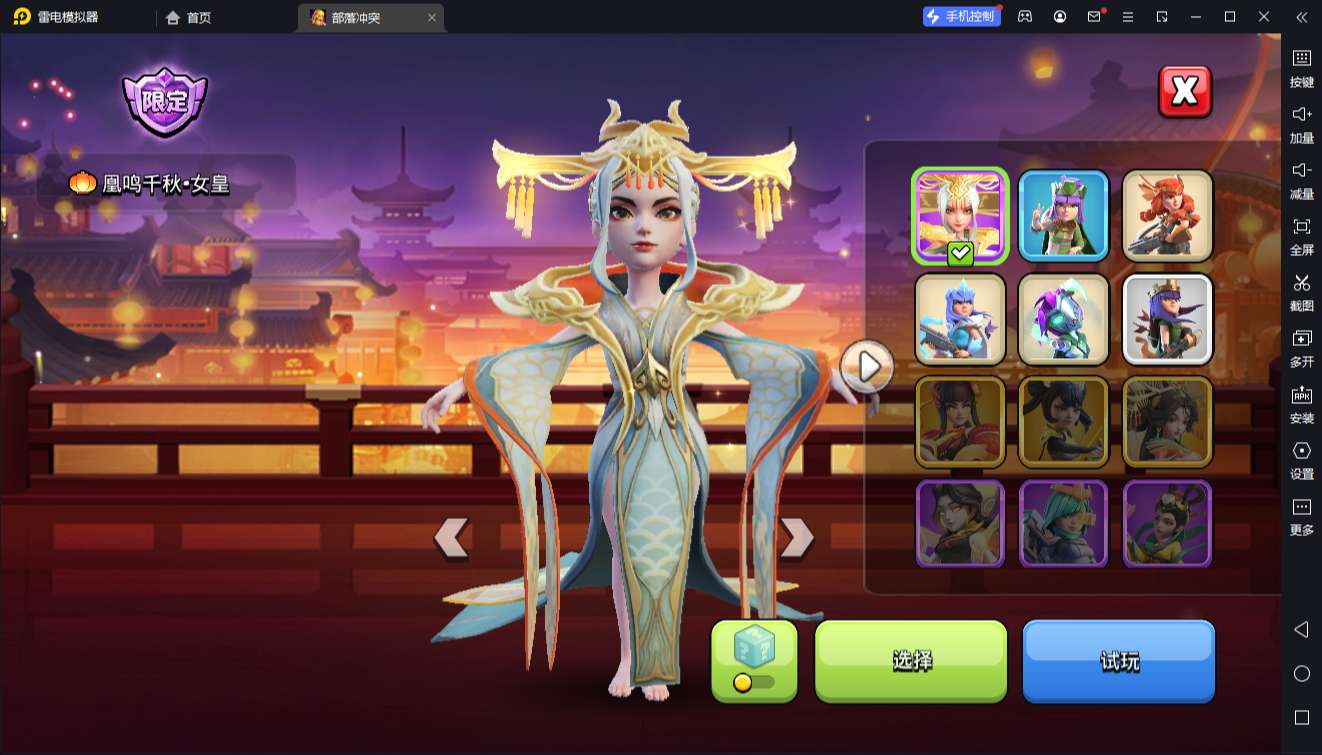Open the emulator 设置 settings
The height and width of the screenshot is (755, 1322).
click(1301, 460)
